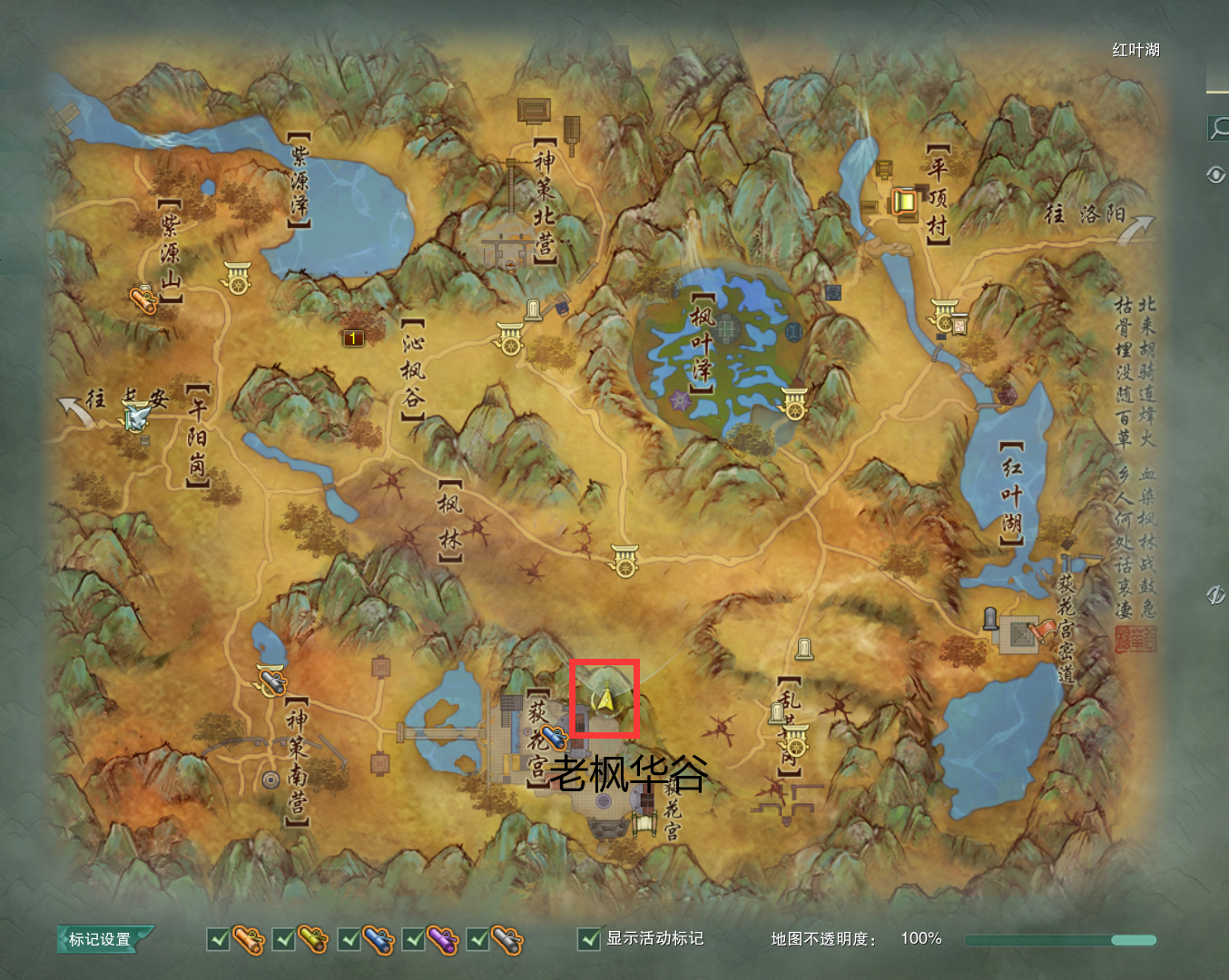Toggle the gray scroll marker checkbox
This screenshot has width=1229, height=980.
(478, 939)
